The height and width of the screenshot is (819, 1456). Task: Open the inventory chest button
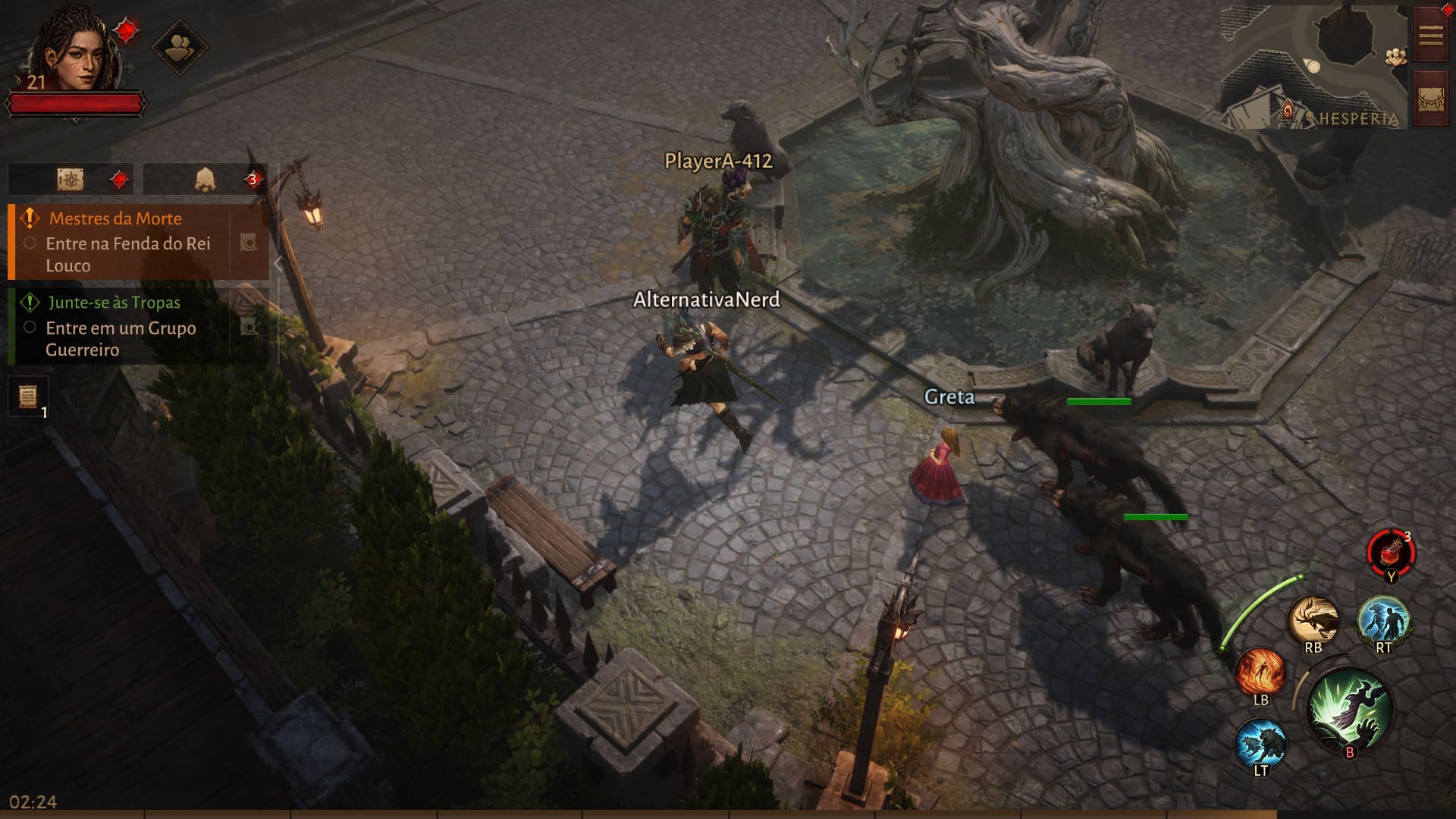pos(1431,99)
